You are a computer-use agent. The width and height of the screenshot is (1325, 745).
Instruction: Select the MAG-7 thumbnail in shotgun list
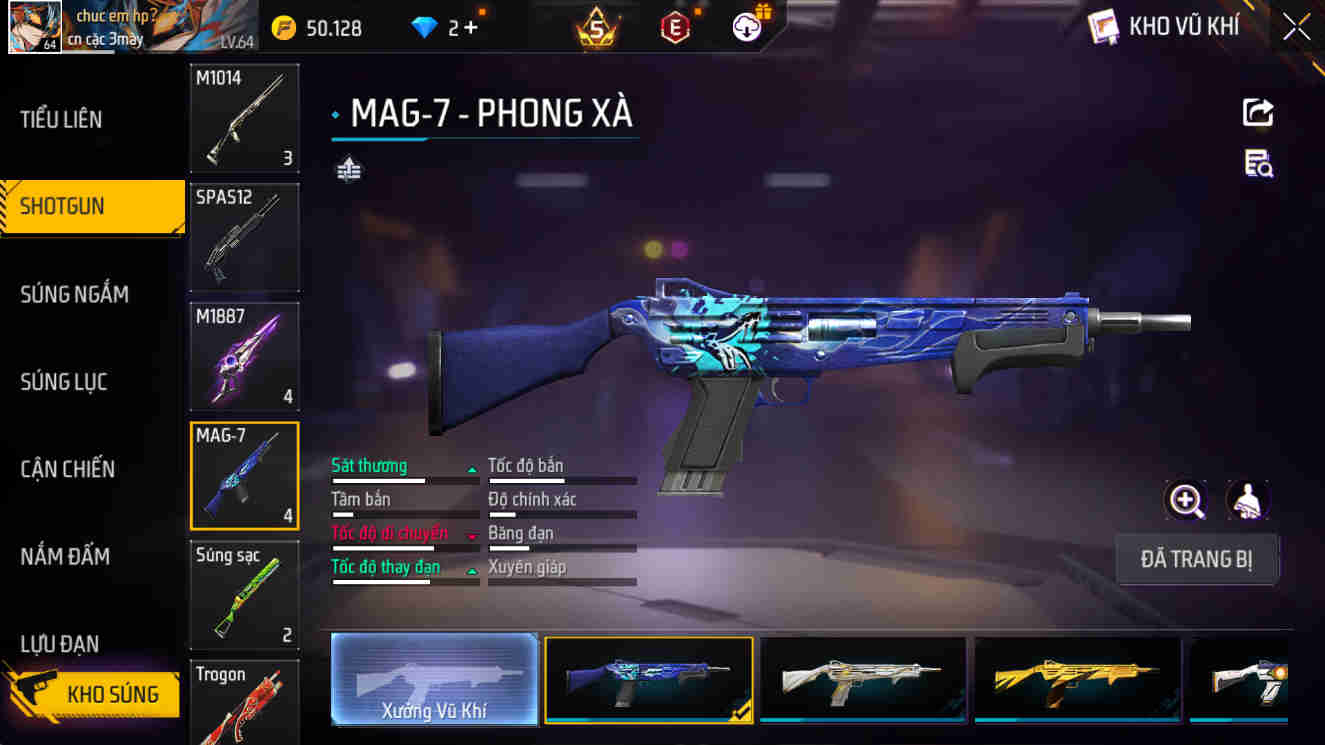tap(244, 476)
